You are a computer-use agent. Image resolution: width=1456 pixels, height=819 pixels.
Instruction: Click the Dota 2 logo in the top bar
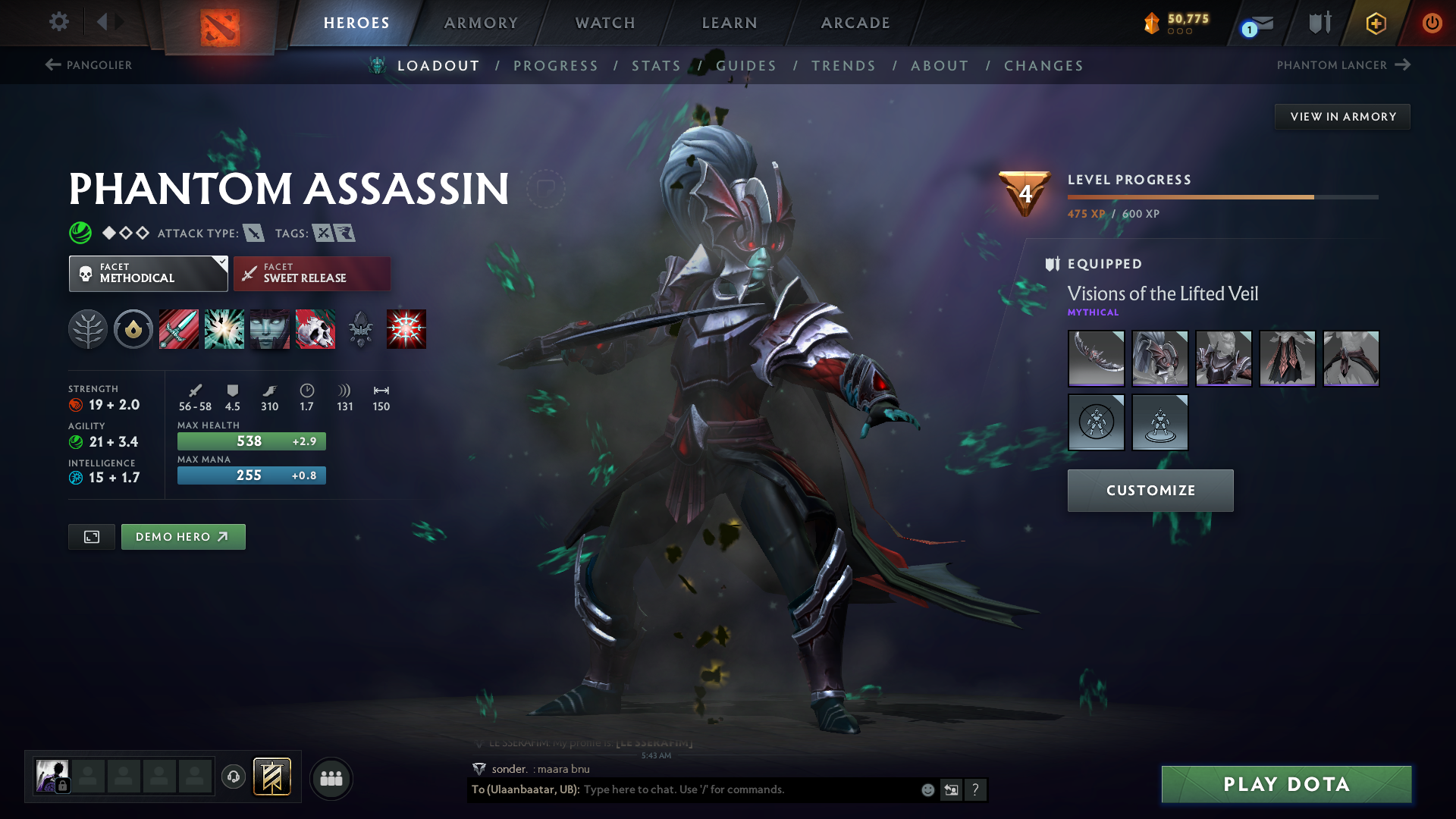tap(220, 23)
